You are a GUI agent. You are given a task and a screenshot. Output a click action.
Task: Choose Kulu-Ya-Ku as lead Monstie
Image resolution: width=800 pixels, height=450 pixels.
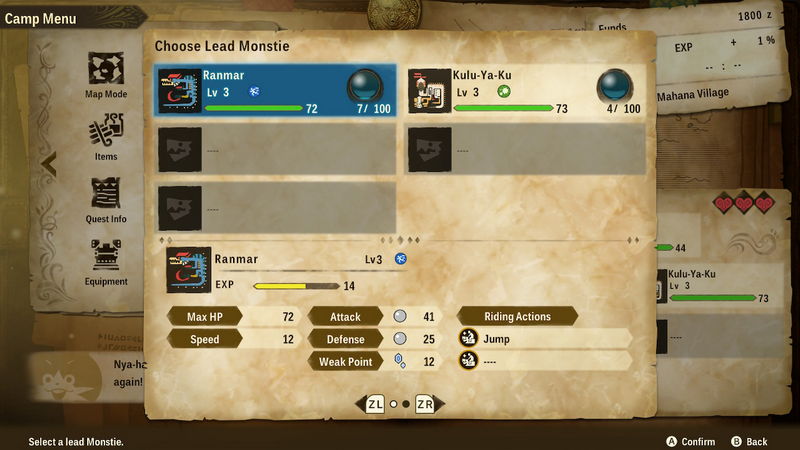point(525,91)
